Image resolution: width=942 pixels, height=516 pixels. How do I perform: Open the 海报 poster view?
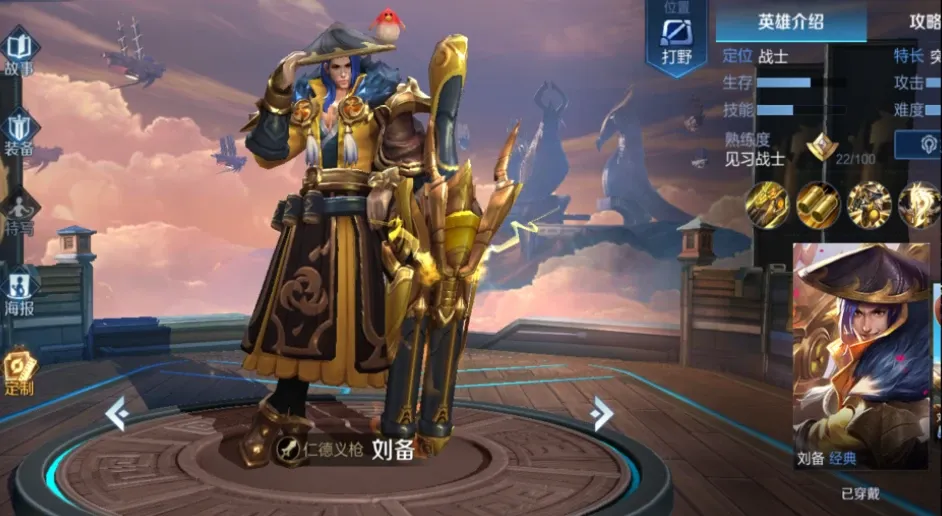coord(19,291)
